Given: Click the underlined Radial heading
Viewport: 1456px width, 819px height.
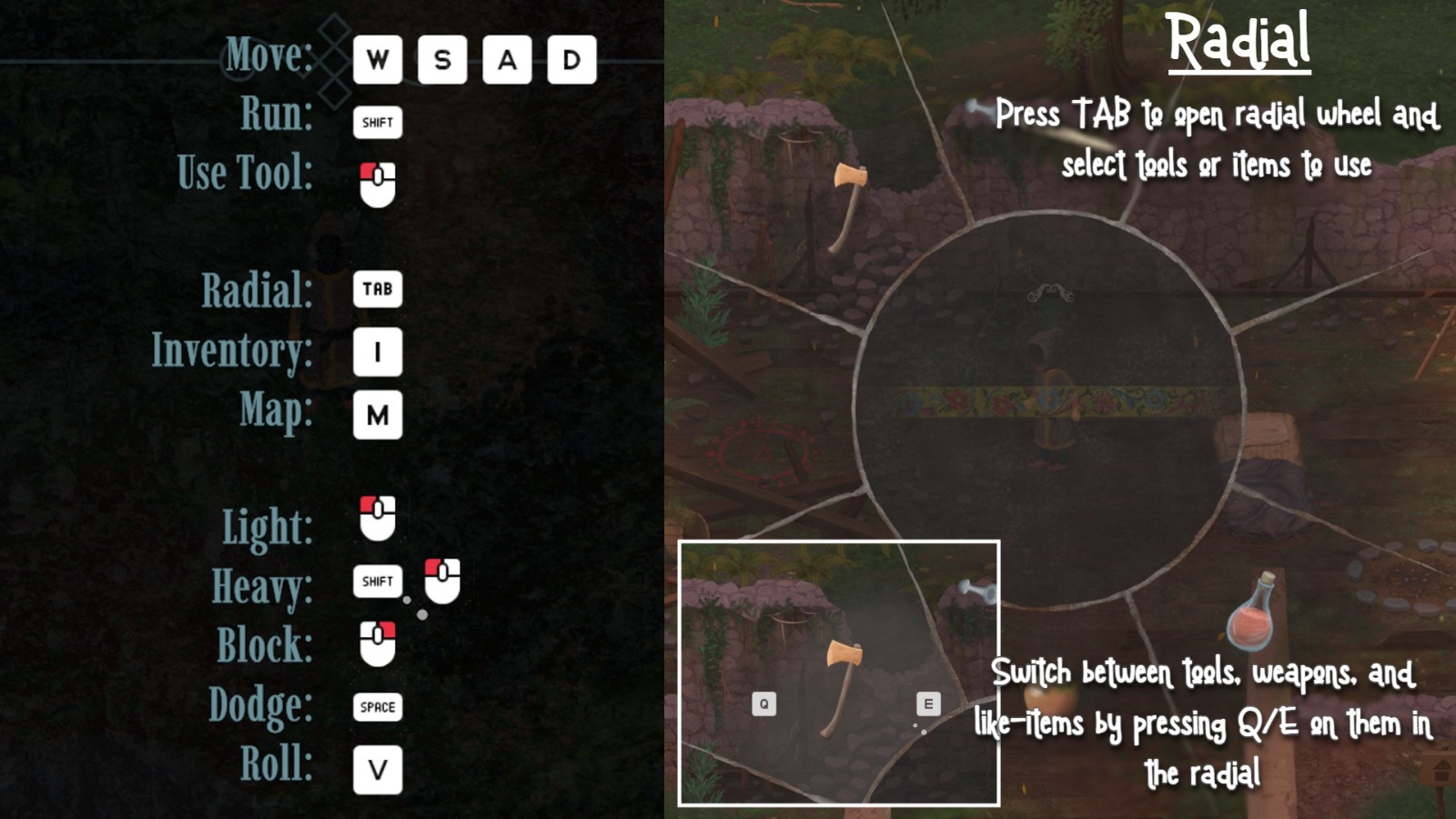Looking at the screenshot, I should 1240,41.
